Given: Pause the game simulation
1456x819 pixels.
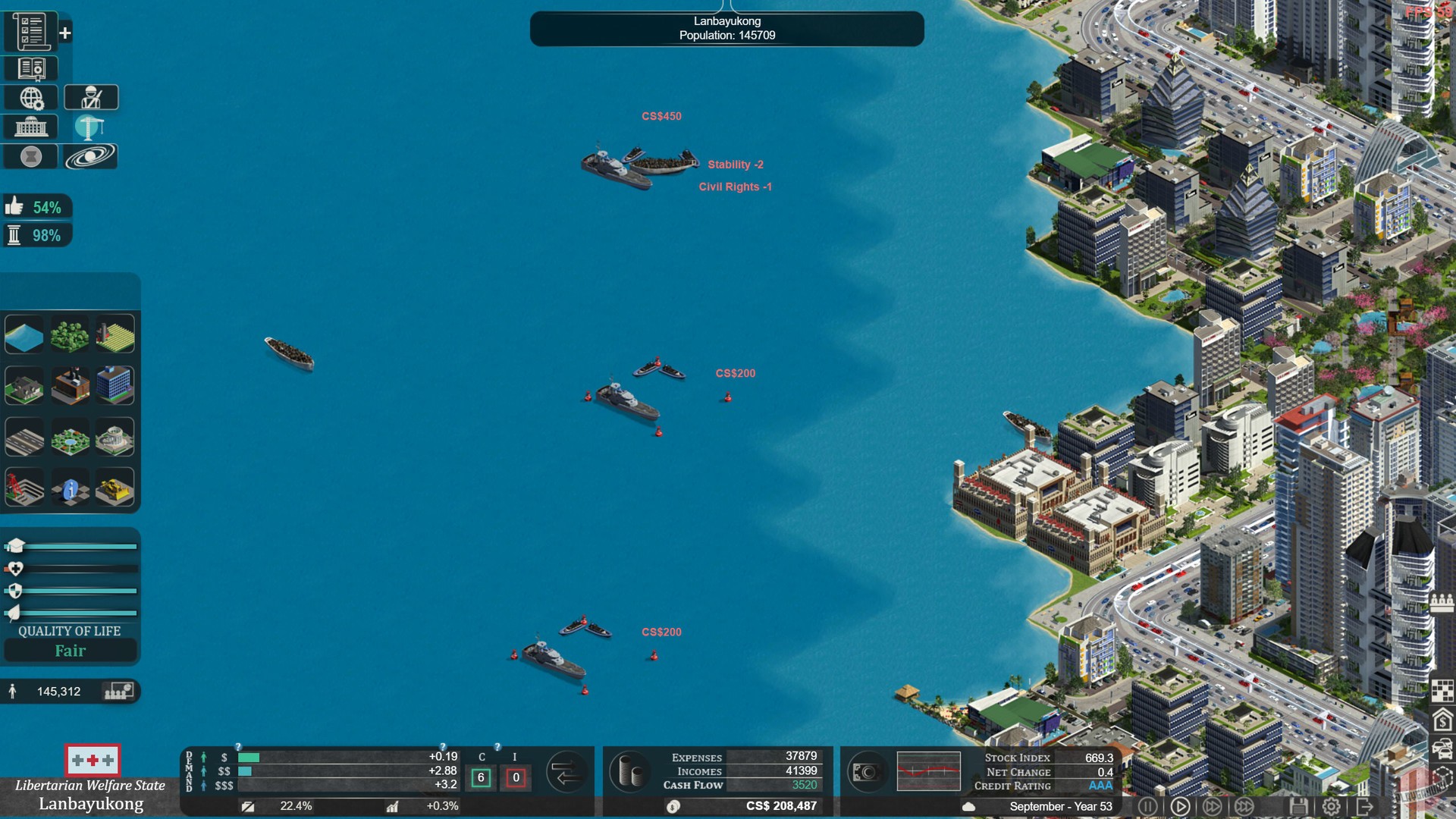Looking at the screenshot, I should coord(1148,806).
